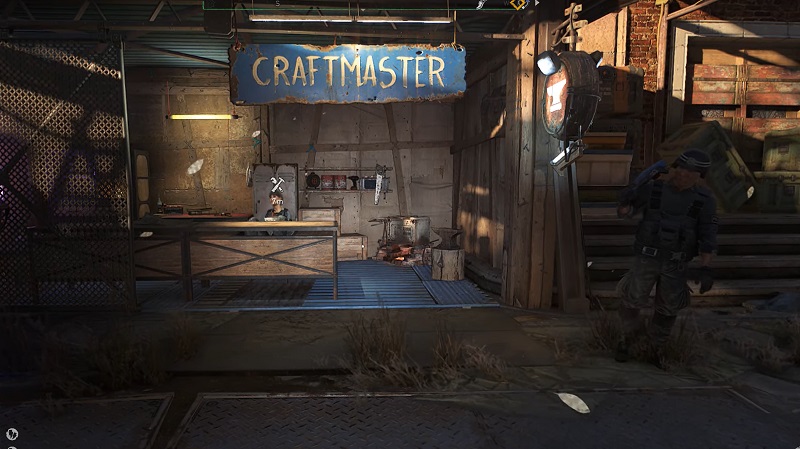Click the yellow diamond marker on the compass

point(518,4)
